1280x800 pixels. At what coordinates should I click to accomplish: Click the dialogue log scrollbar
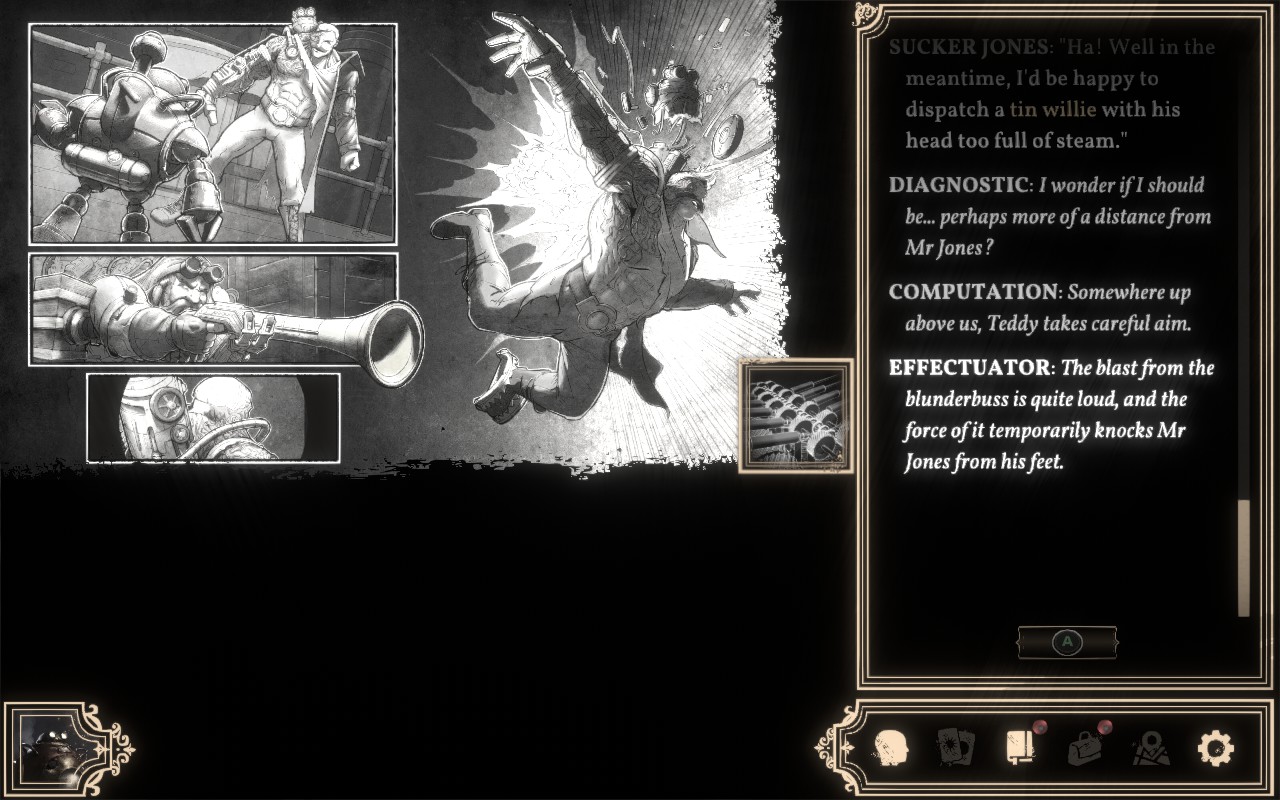[x=1244, y=556]
